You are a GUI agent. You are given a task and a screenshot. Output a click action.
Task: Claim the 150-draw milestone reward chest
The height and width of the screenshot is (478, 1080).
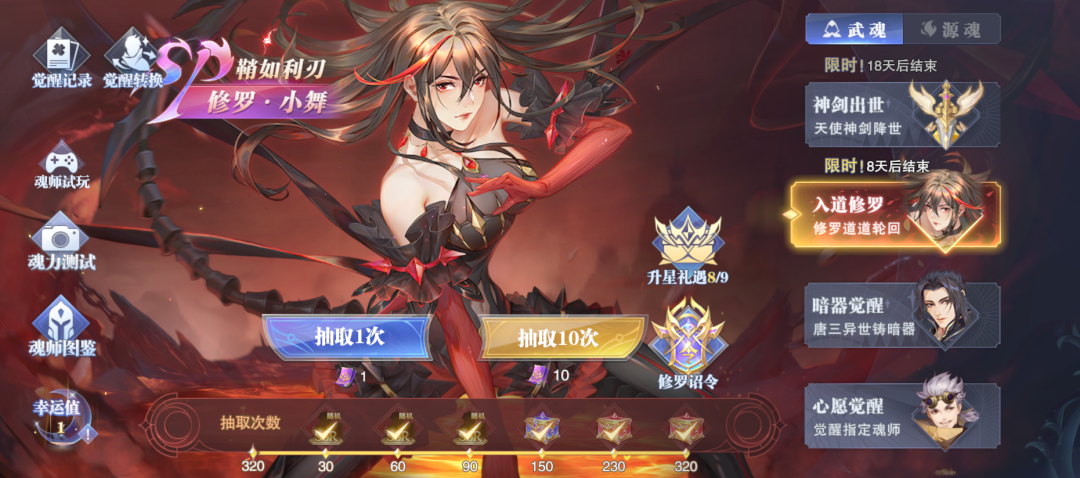(x=541, y=429)
